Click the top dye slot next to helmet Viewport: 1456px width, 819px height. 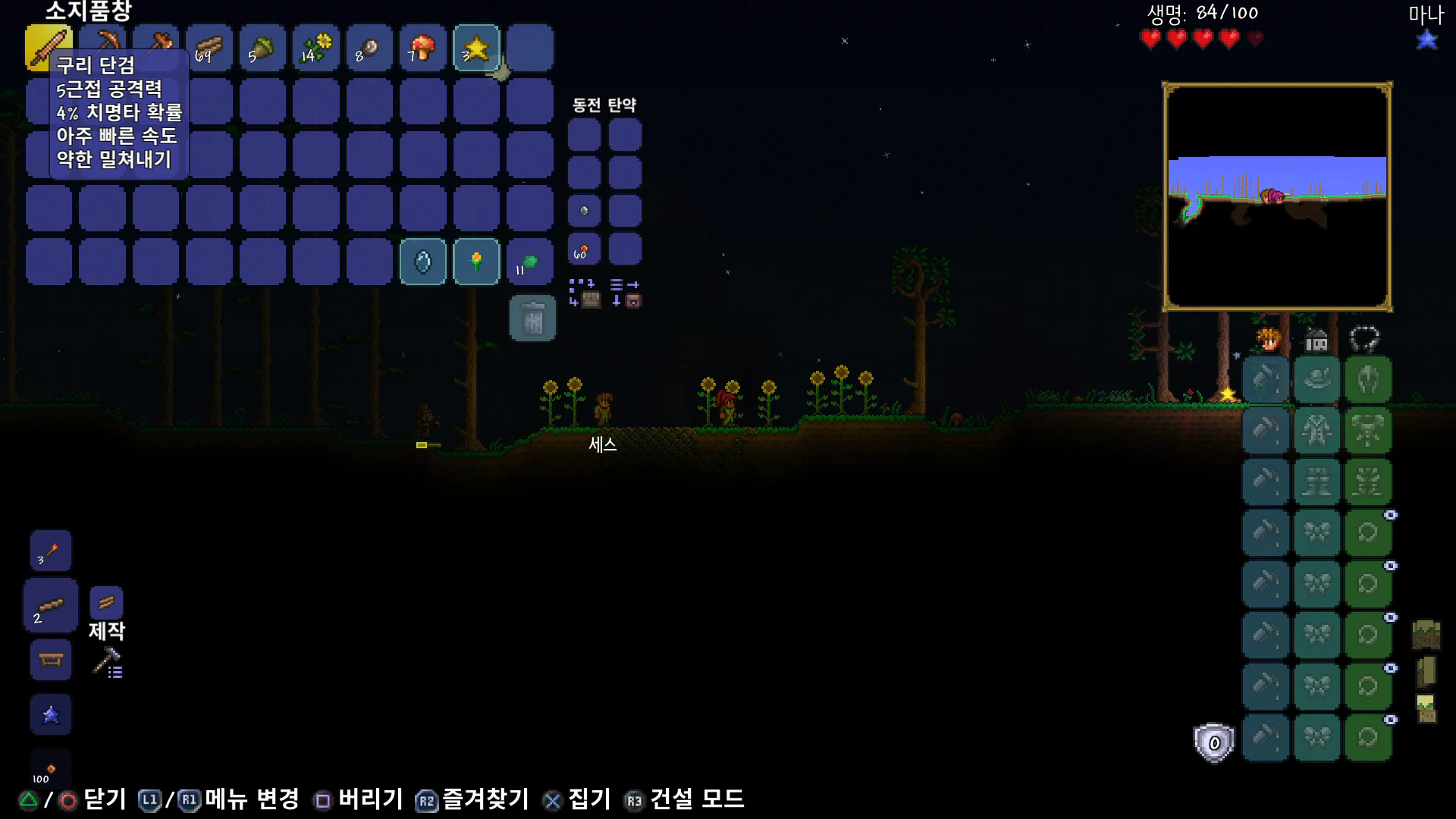[1266, 378]
